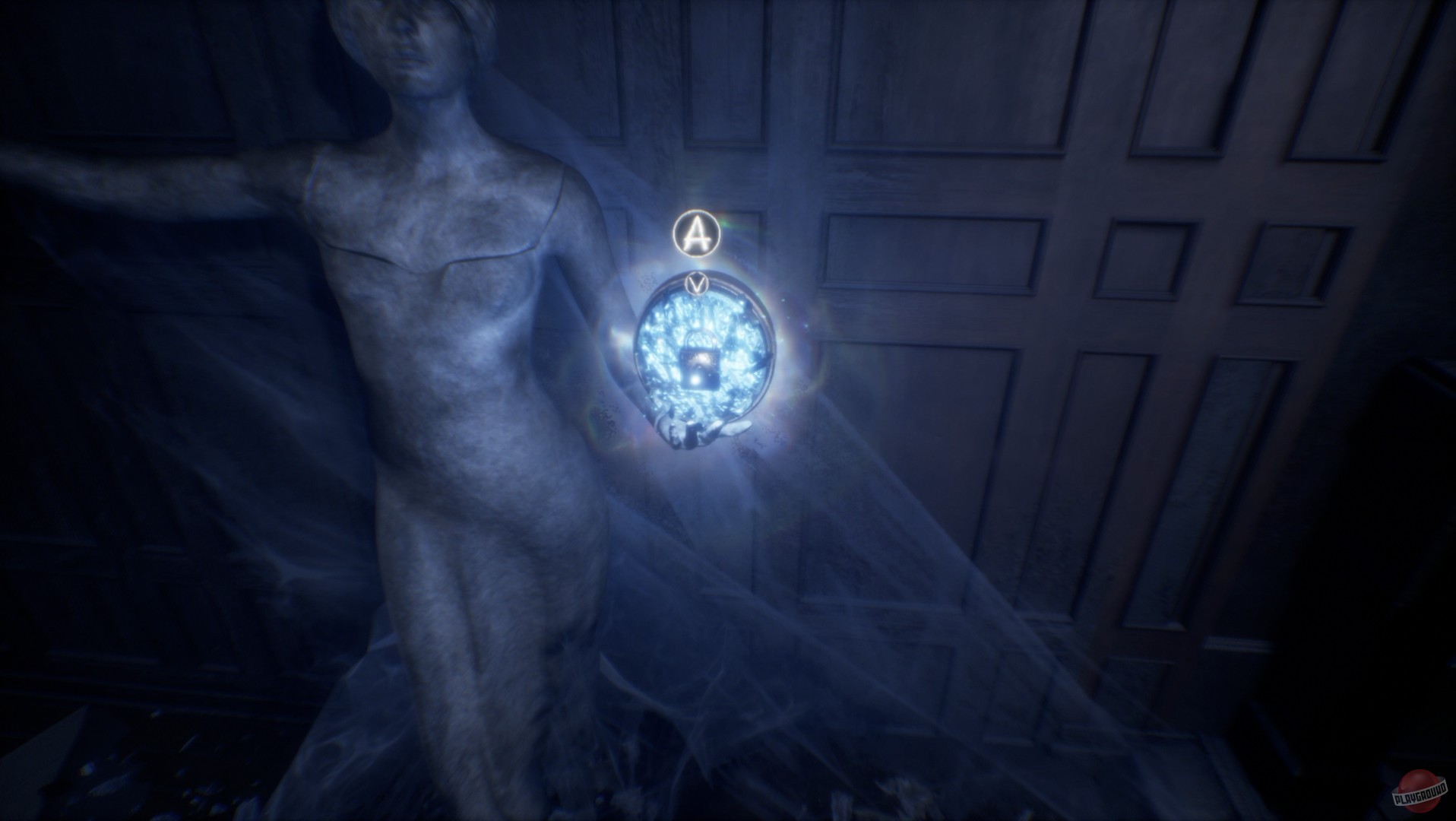Click the brightest highlight on the orb's glow
The width and height of the screenshot is (1456, 821).
tap(696, 378)
